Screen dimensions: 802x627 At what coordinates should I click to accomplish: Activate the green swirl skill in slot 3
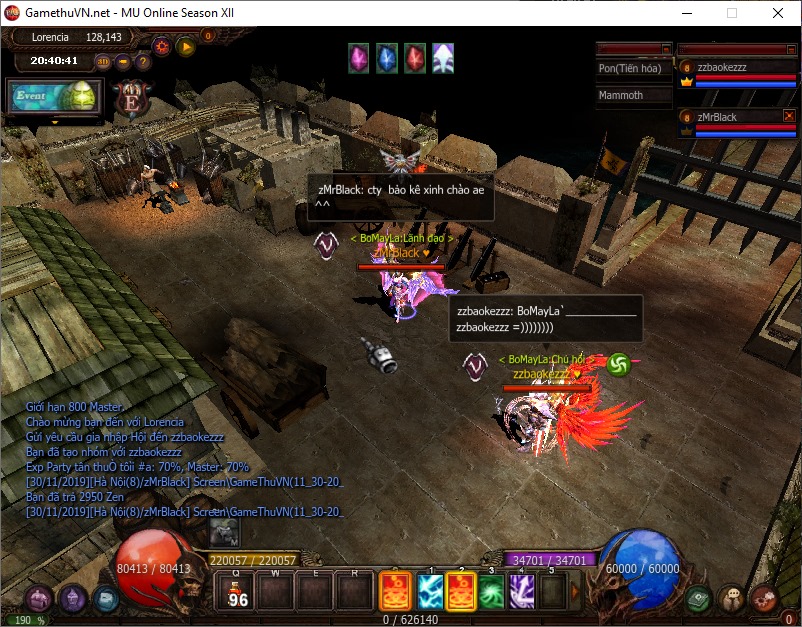click(x=491, y=592)
